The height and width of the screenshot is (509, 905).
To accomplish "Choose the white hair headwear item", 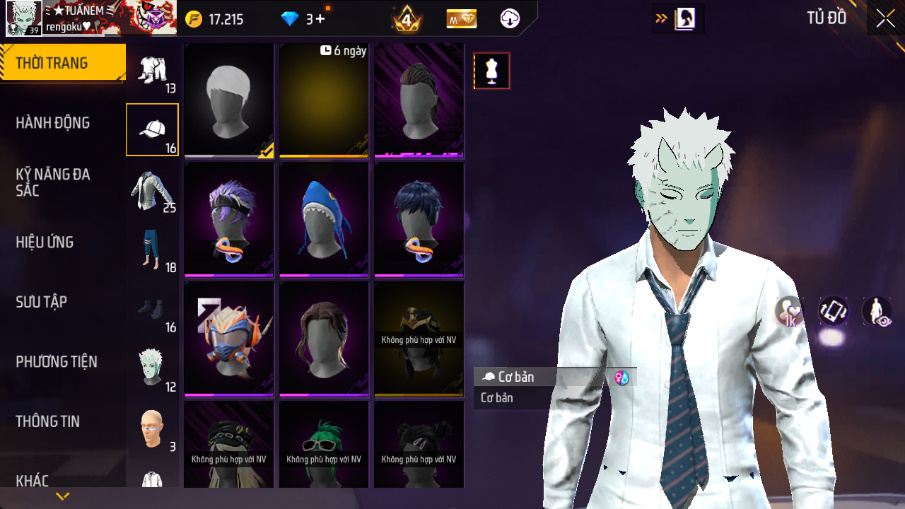I will coord(229,99).
